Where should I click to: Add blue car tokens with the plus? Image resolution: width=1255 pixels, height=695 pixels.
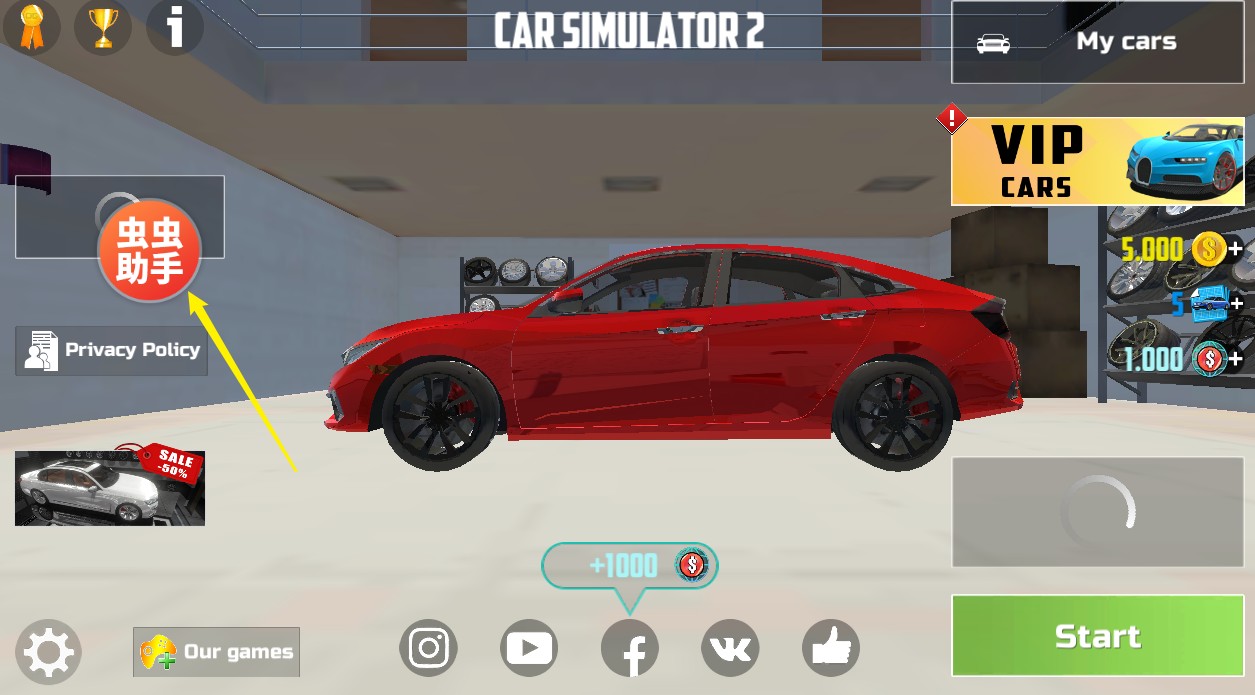1236,303
